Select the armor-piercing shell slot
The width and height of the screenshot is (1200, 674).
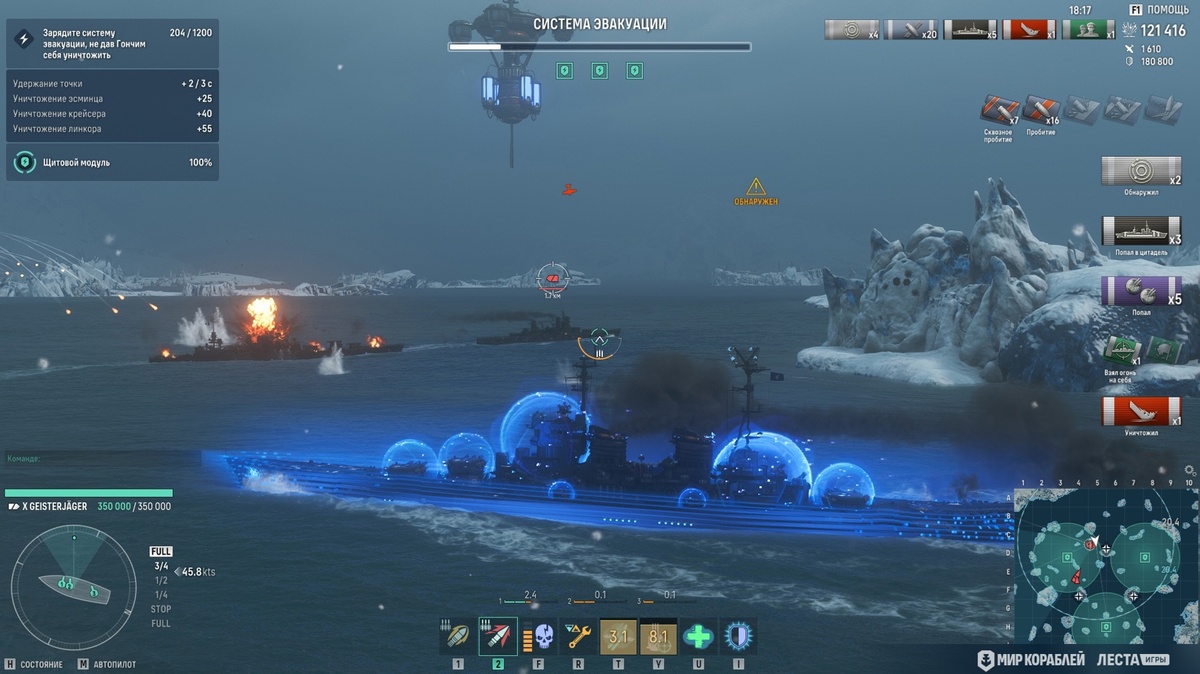tap(498, 636)
